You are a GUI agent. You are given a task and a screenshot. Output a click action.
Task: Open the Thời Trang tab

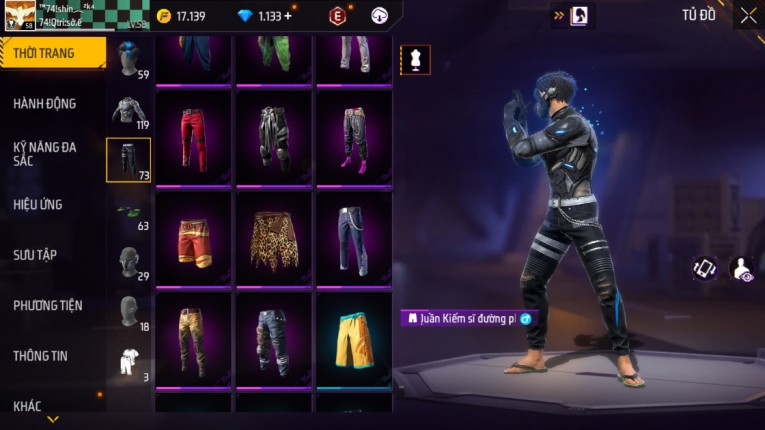coord(50,53)
